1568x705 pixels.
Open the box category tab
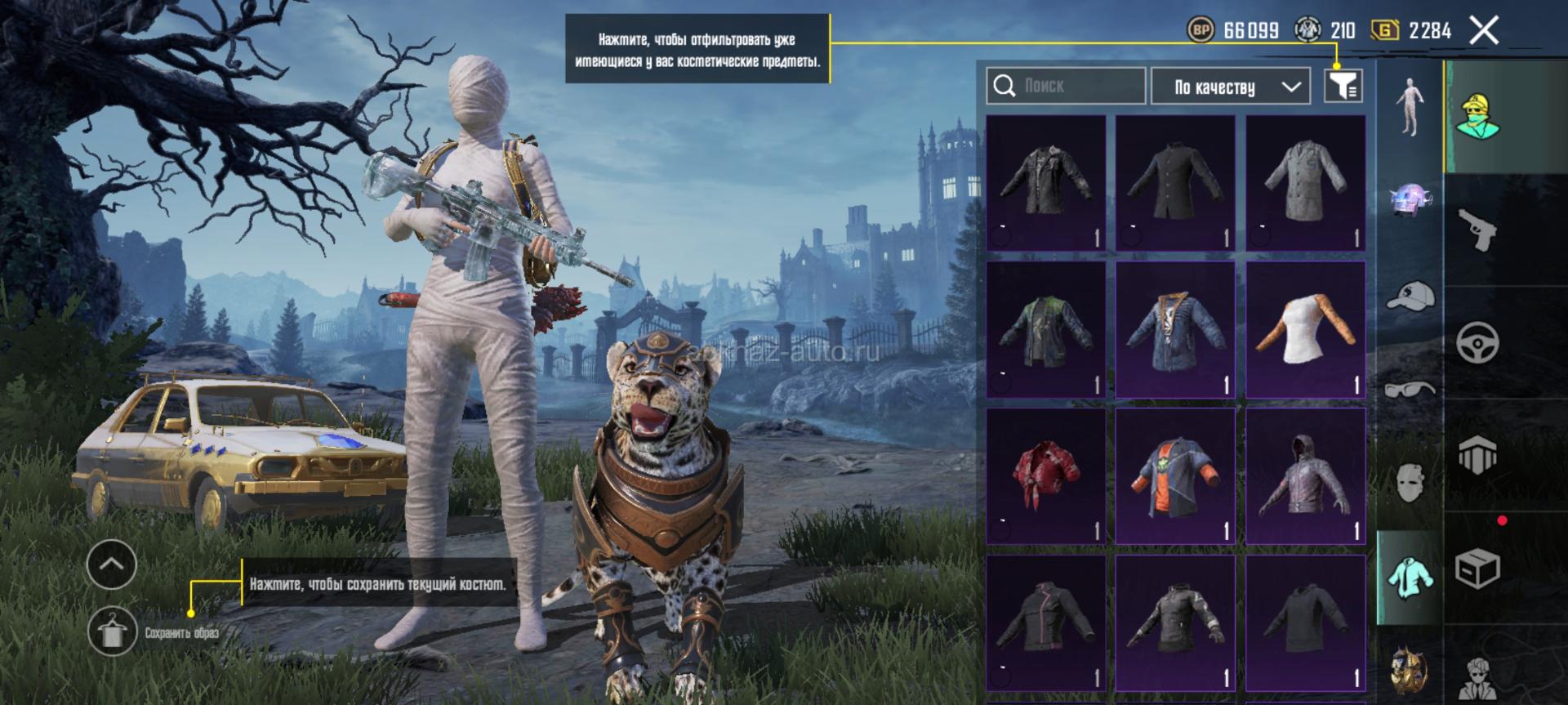click(1478, 568)
